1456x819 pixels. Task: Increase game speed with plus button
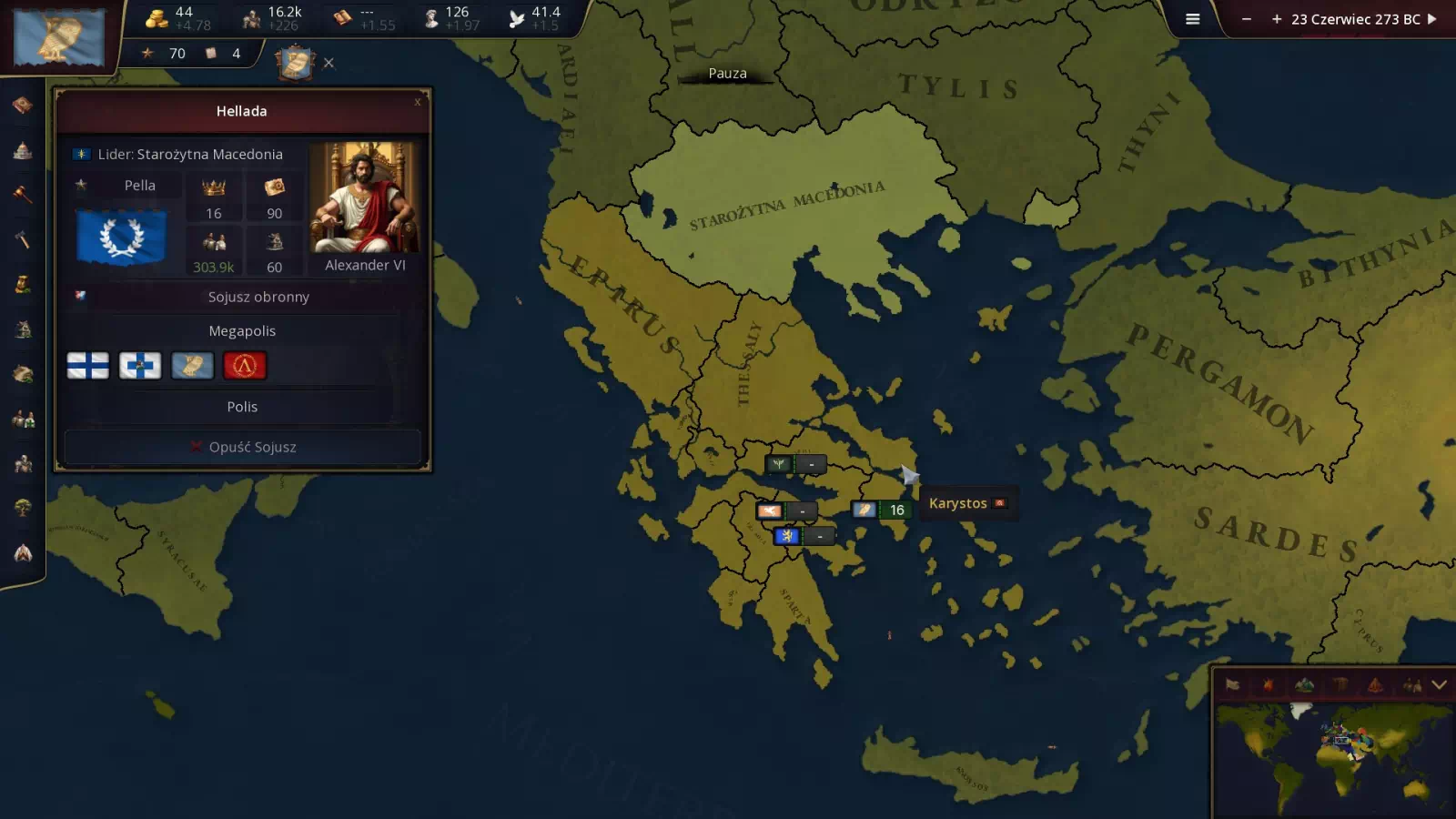(1277, 19)
